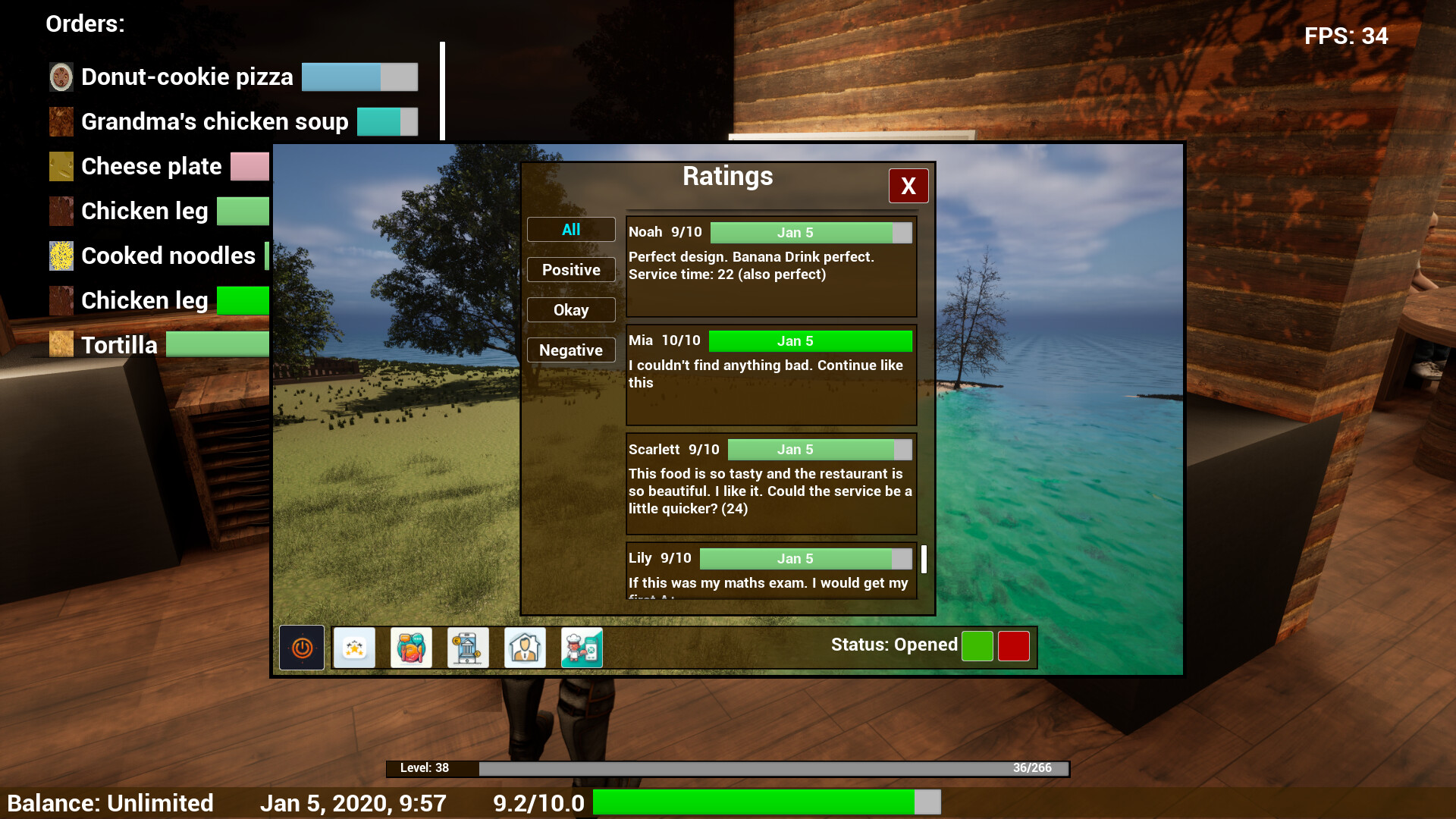Select Scarlett's 9/10 review entry
Viewport: 1456px width, 819px height.
point(771,484)
